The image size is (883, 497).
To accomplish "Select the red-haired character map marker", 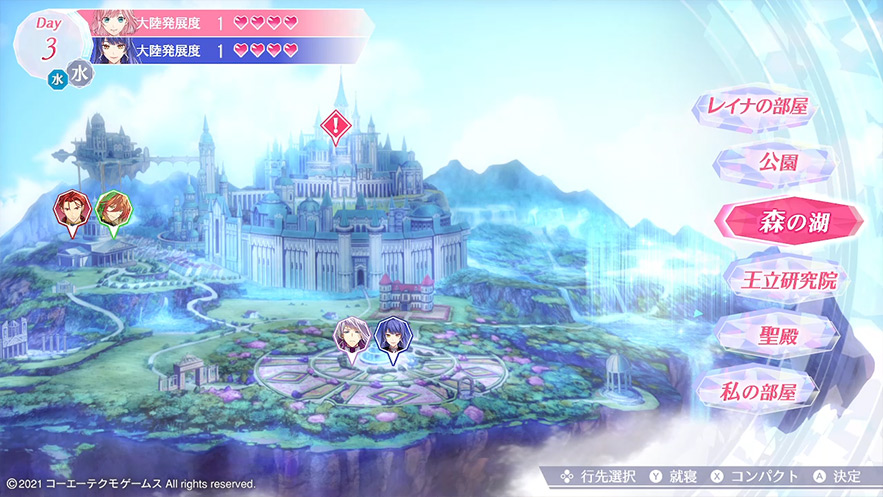I will (x=73, y=207).
